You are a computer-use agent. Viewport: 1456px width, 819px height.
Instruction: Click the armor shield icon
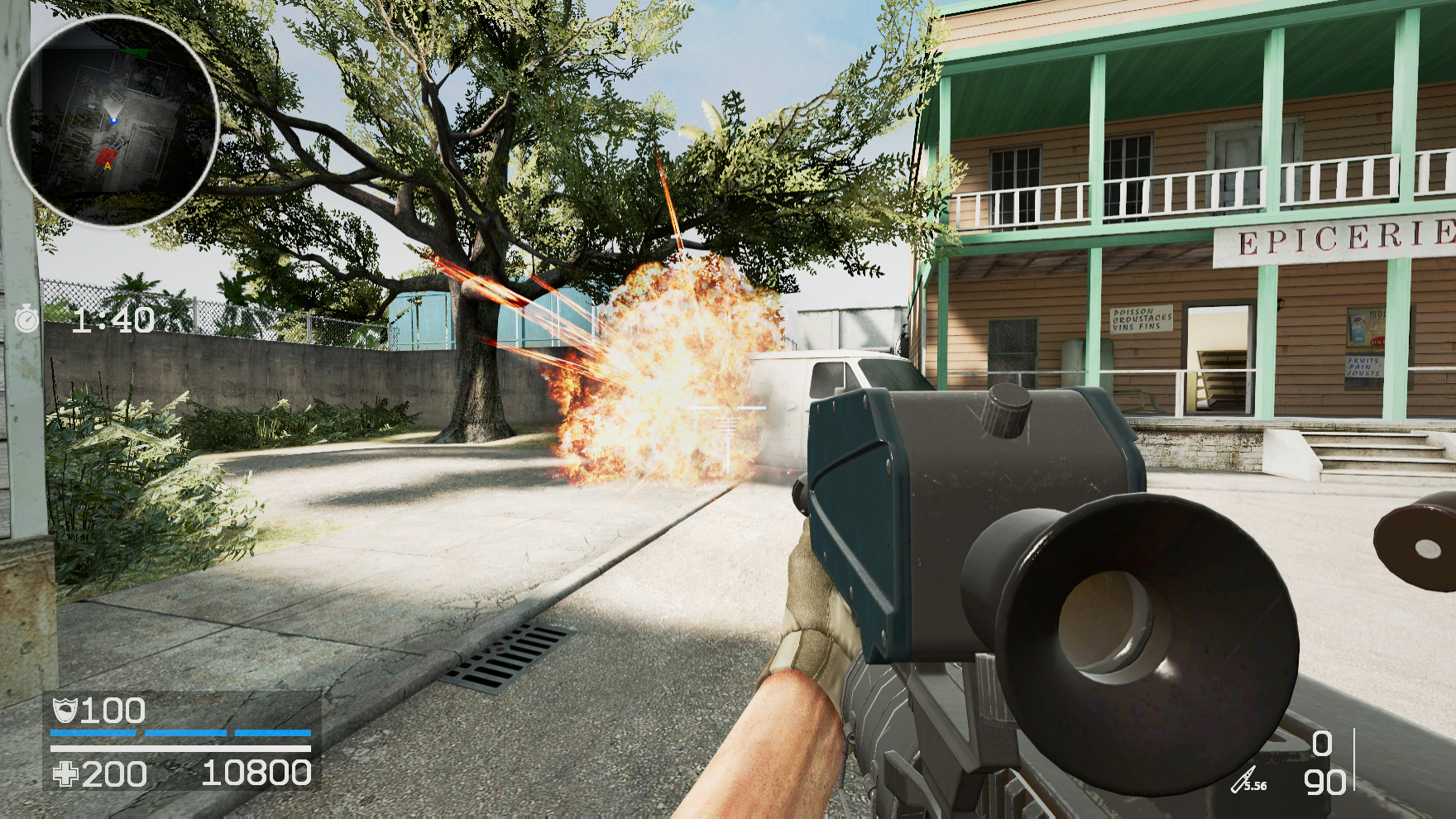(x=66, y=710)
